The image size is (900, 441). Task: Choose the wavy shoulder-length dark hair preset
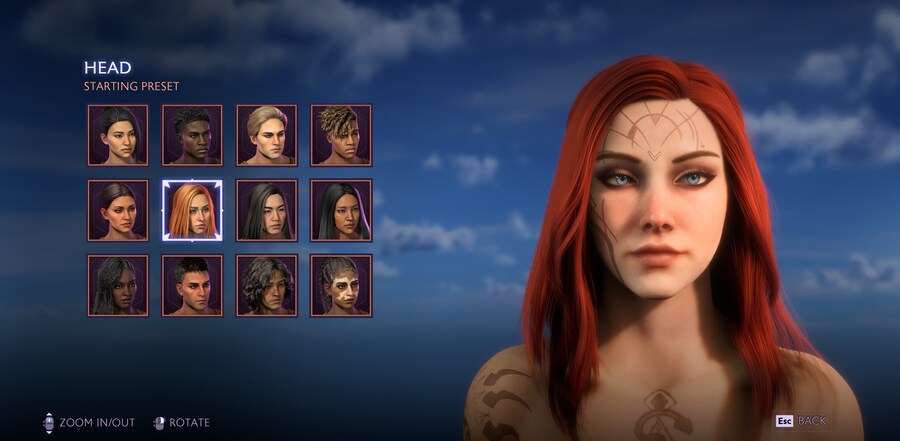coord(267,285)
